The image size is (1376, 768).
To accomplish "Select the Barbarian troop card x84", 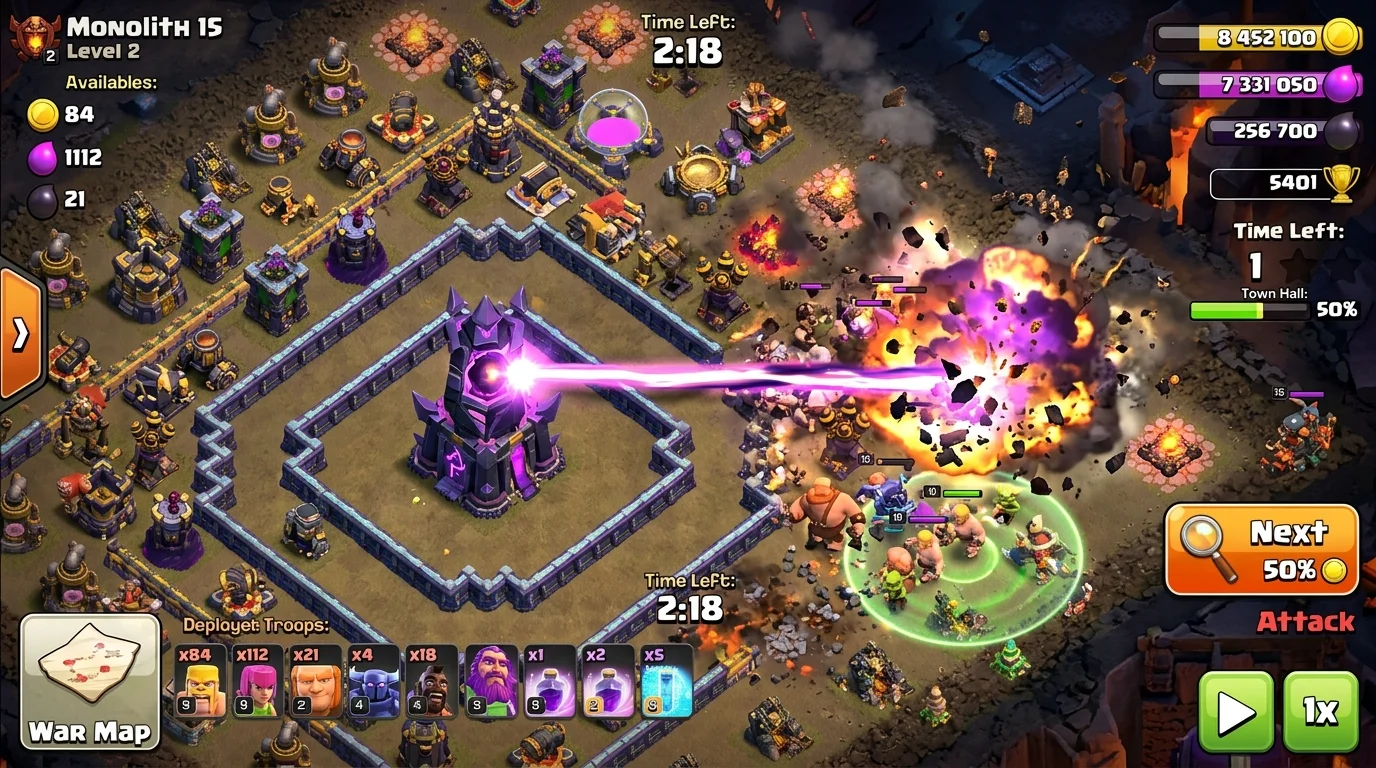I will (x=202, y=681).
